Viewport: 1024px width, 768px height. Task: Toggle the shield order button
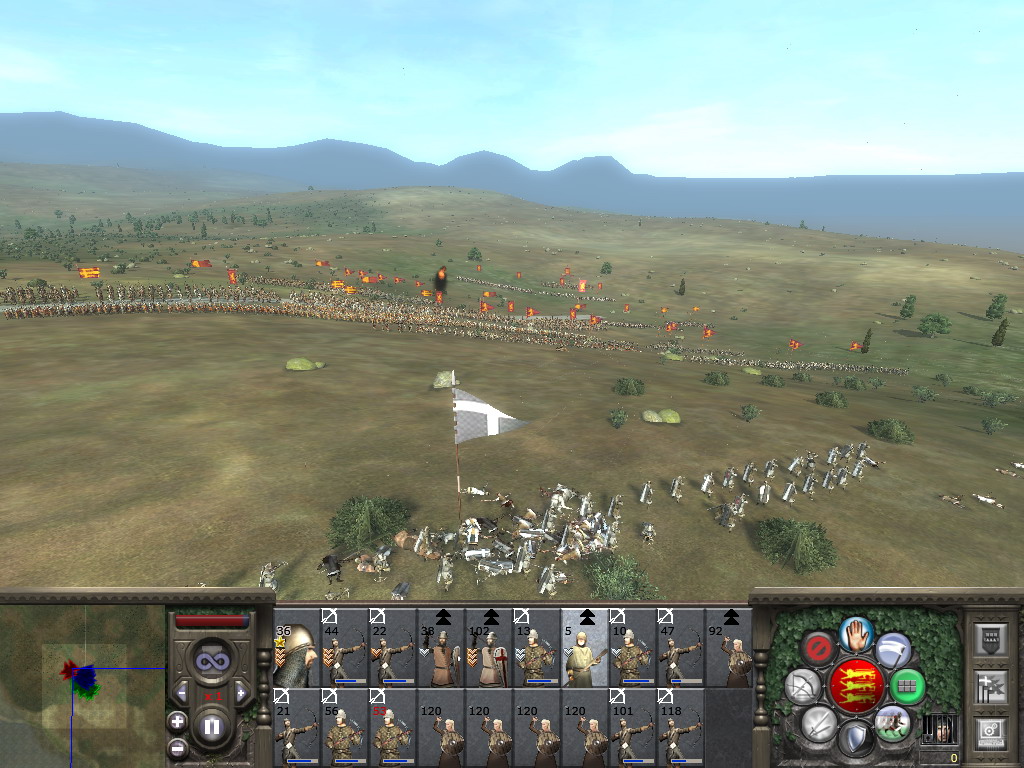tap(855, 739)
